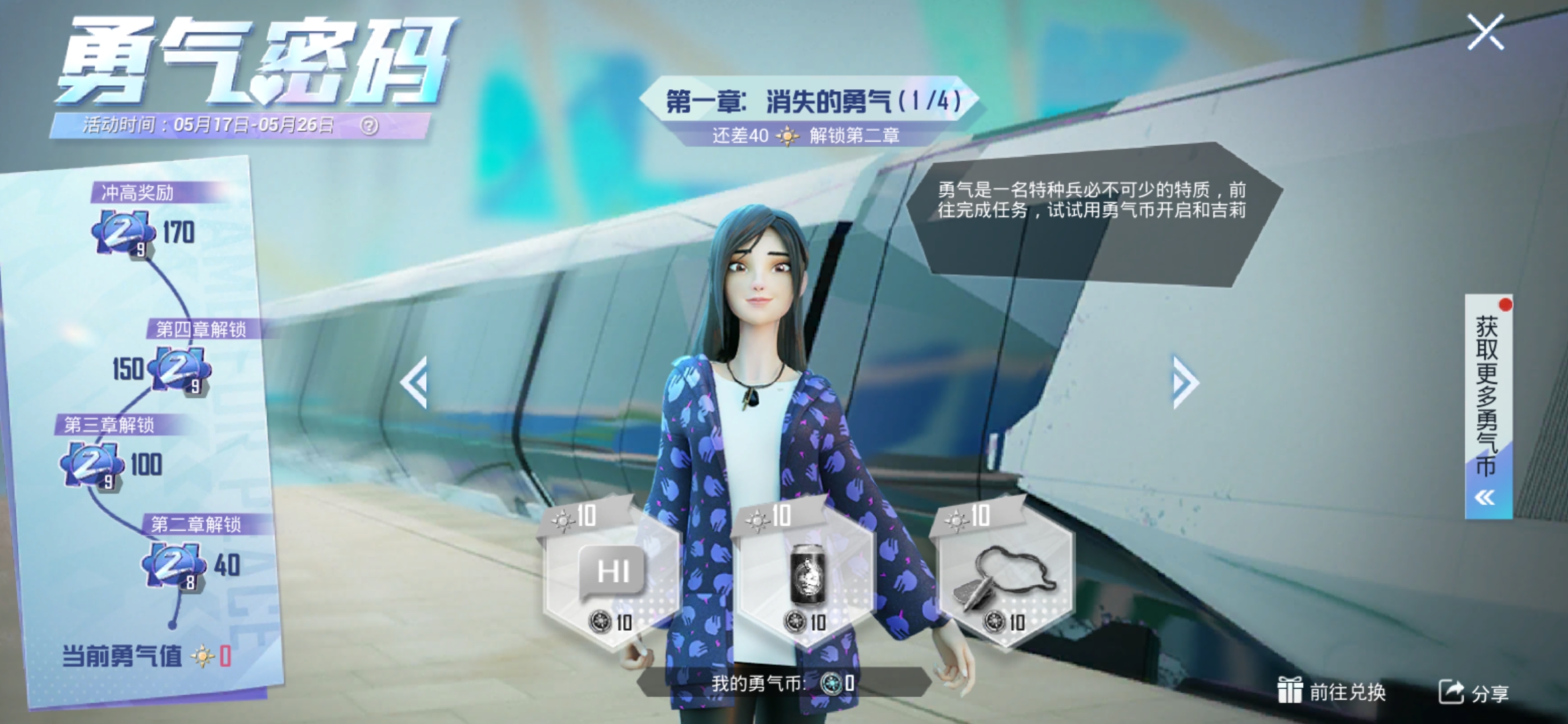
Task: Open the 获取更多勇气币 side panel
Action: [1488, 406]
